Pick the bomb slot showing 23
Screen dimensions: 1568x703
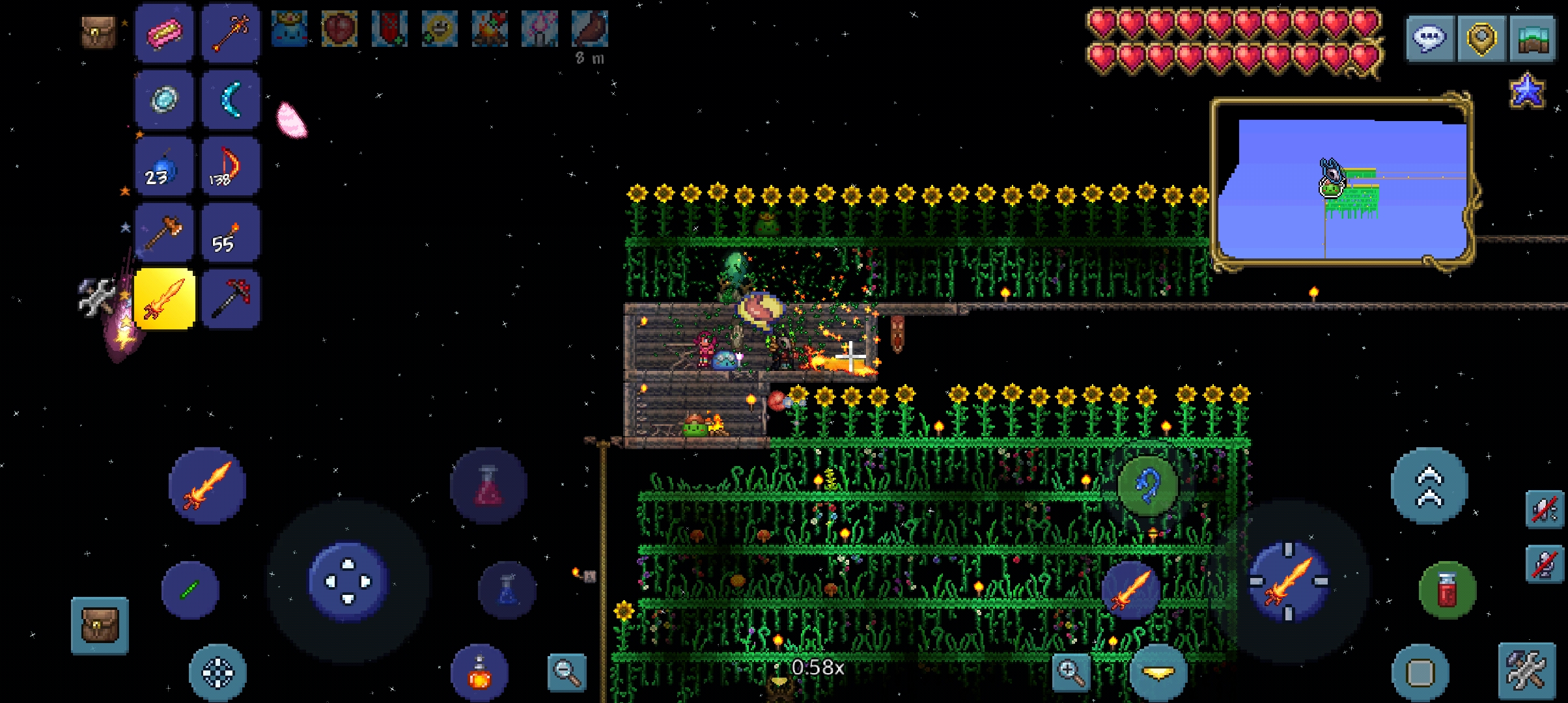164,166
